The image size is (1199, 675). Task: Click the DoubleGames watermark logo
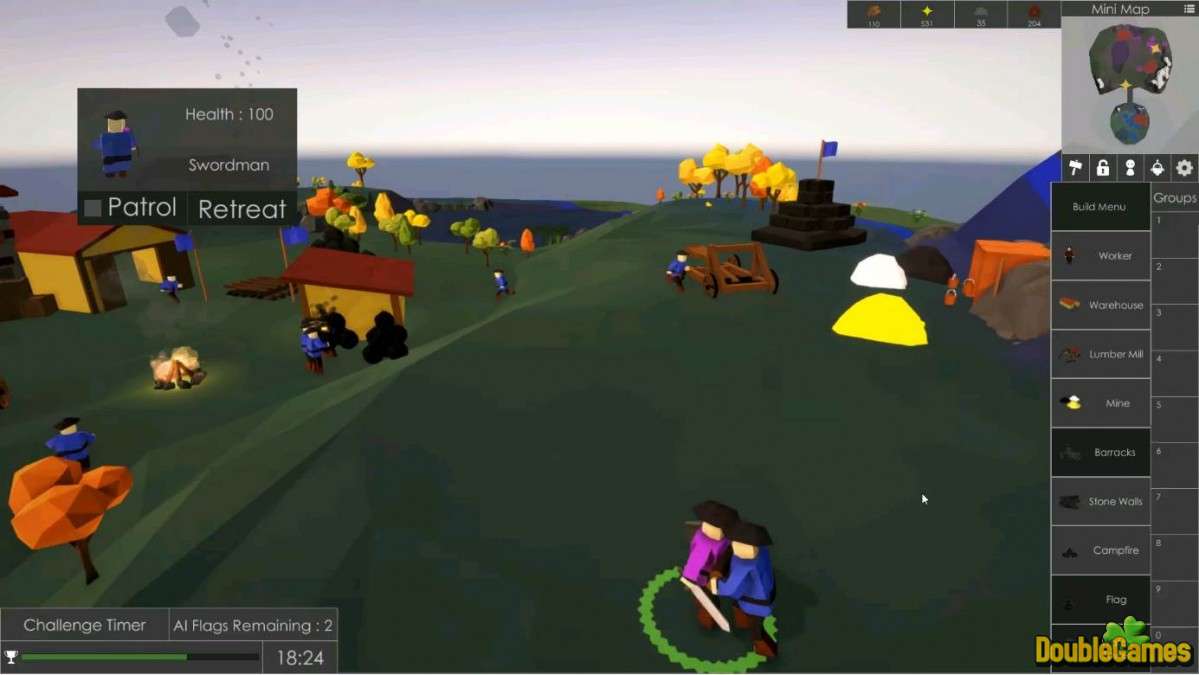click(x=1114, y=648)
